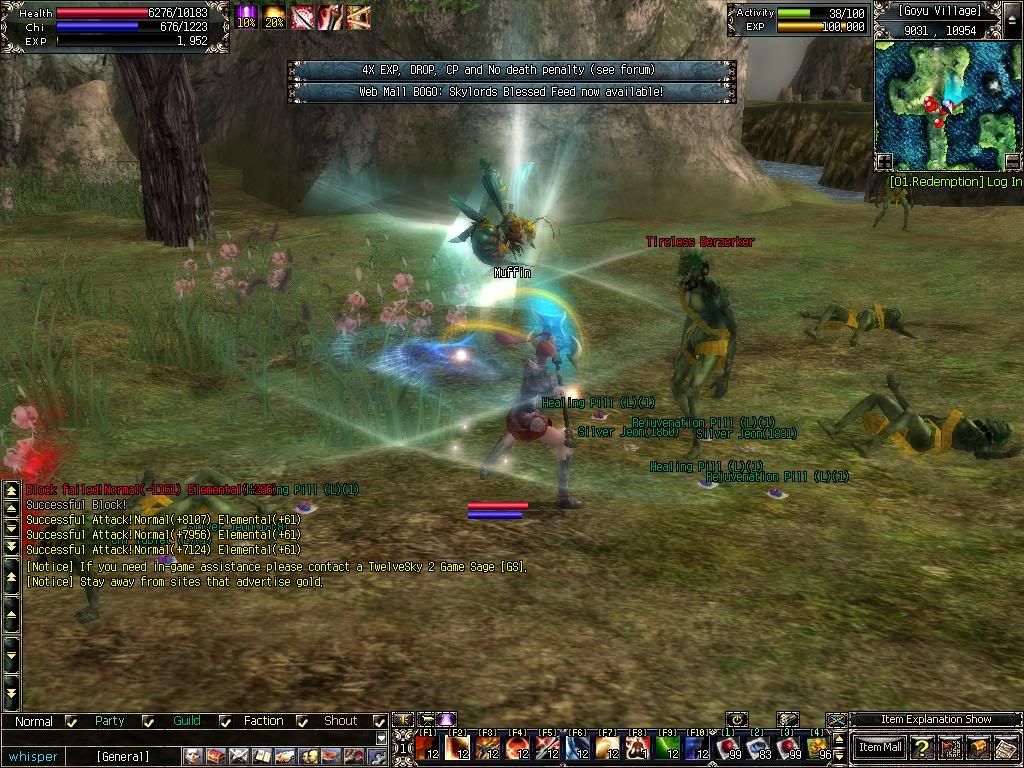Select the whisper chat mode

point(33,756)
